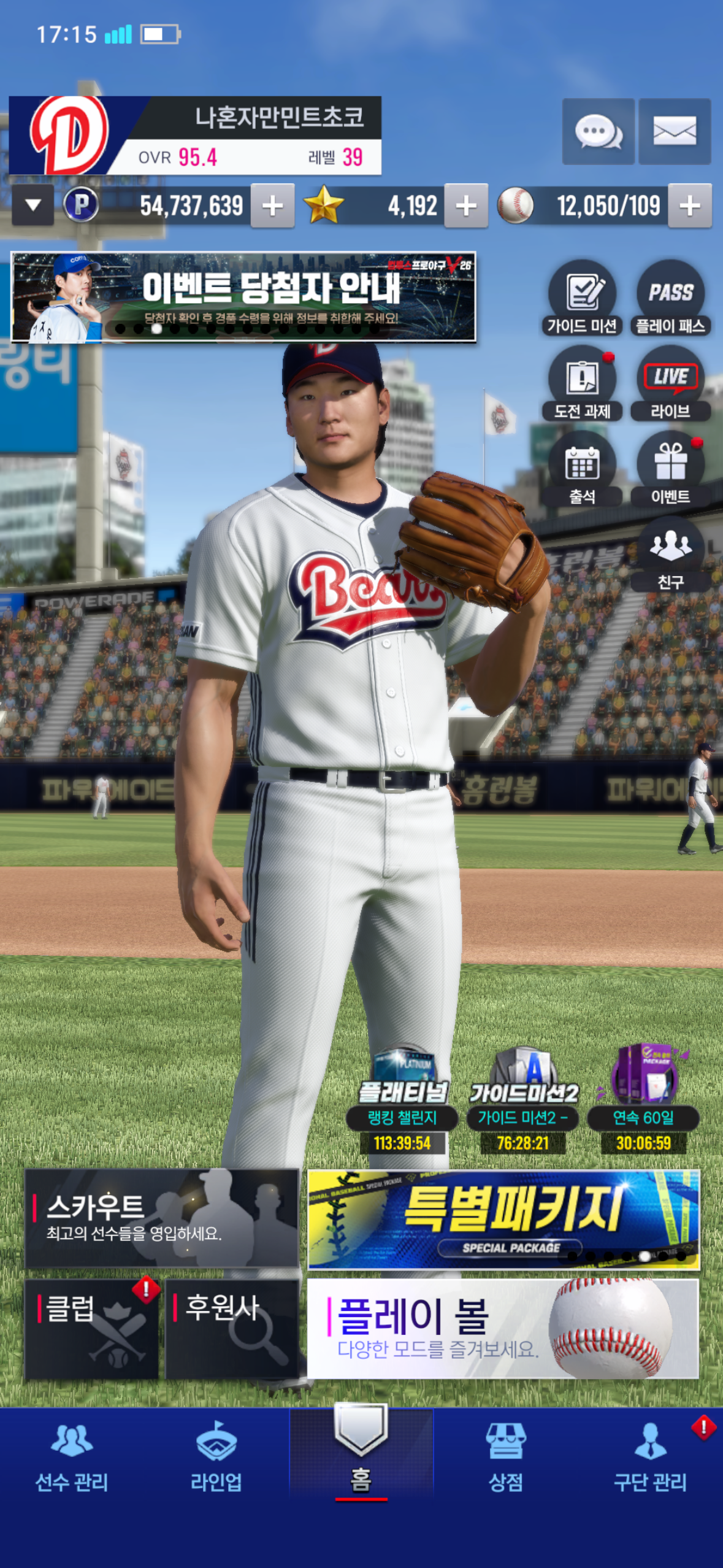Open the 이벤트 gift box icon
This screenshot has height=1568, width=723.
(x=670, y=469)
